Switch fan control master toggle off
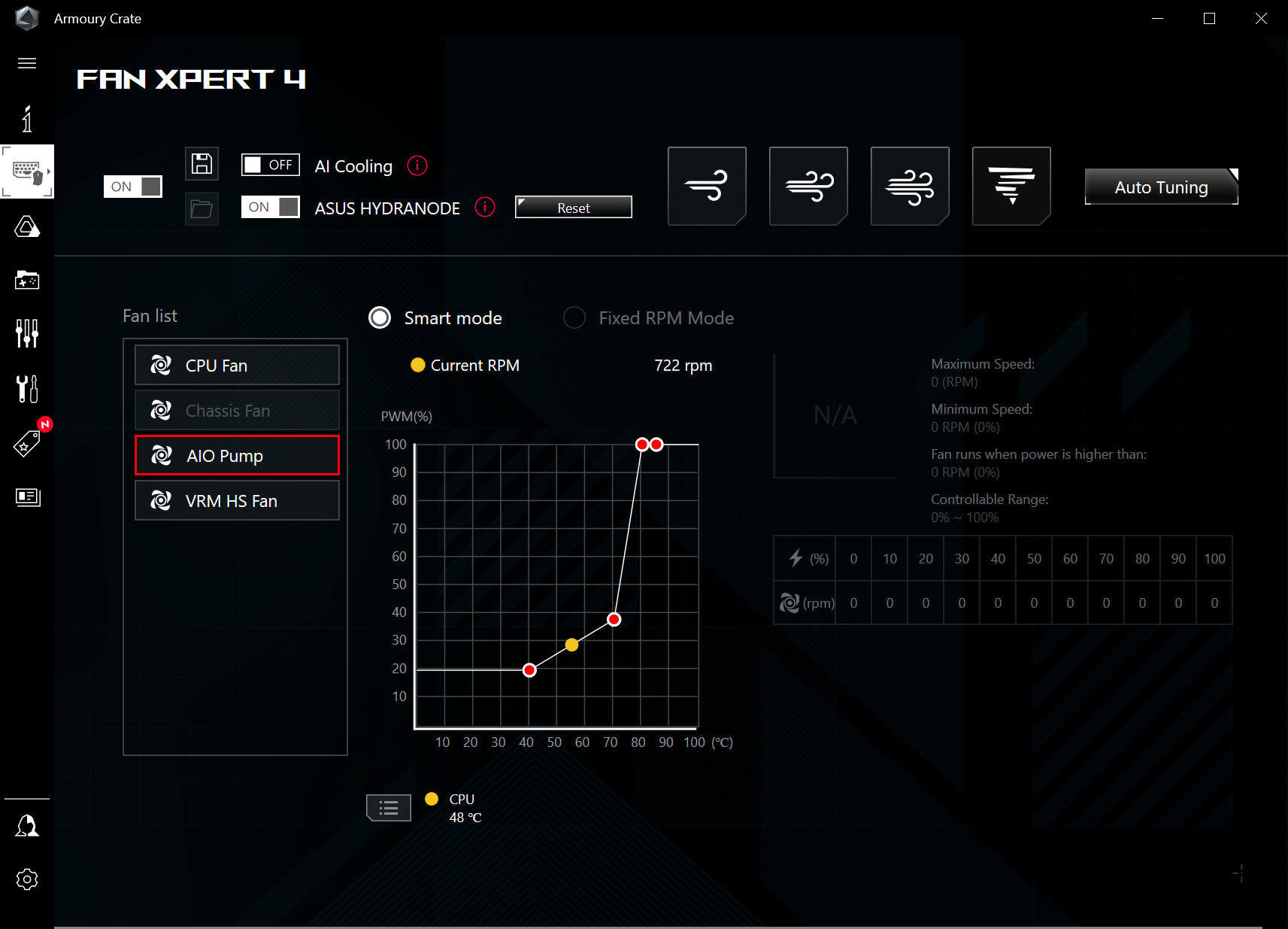 132,186
